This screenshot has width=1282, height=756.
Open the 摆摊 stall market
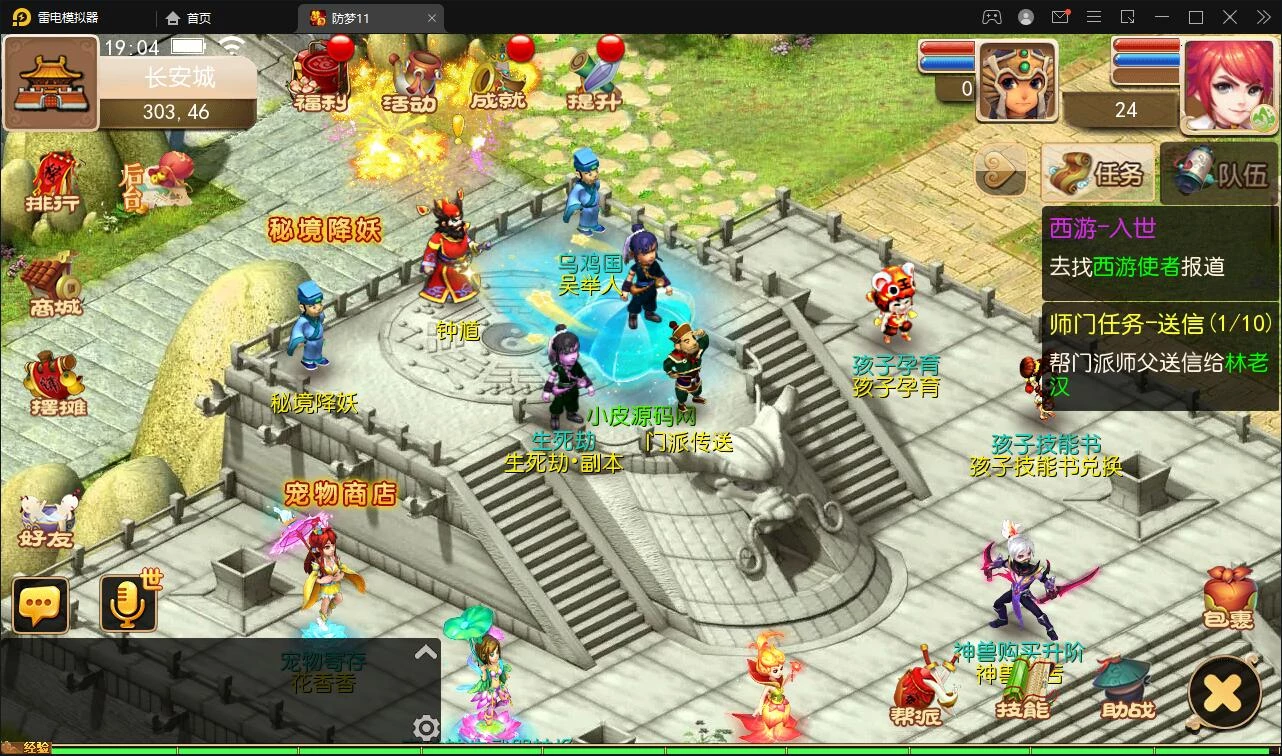click(x=56, y=384)
